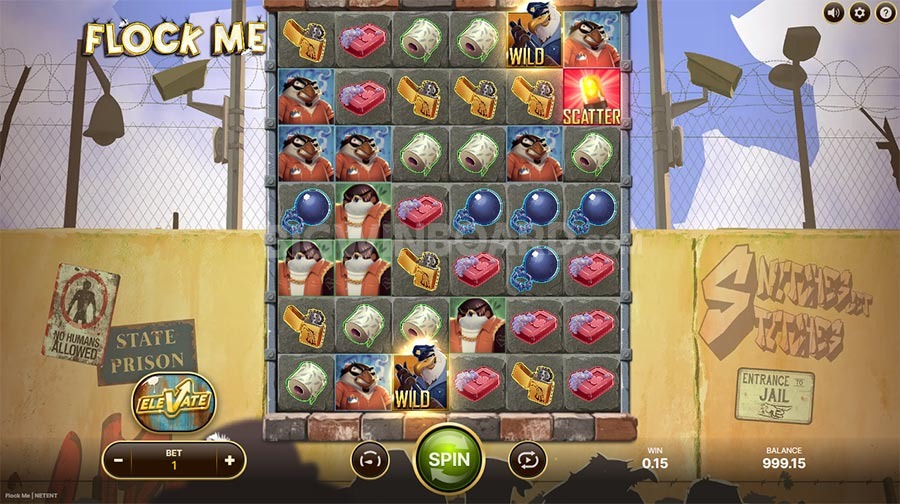Show the help question mark page

pyautogui.click(x=885, y=13)
